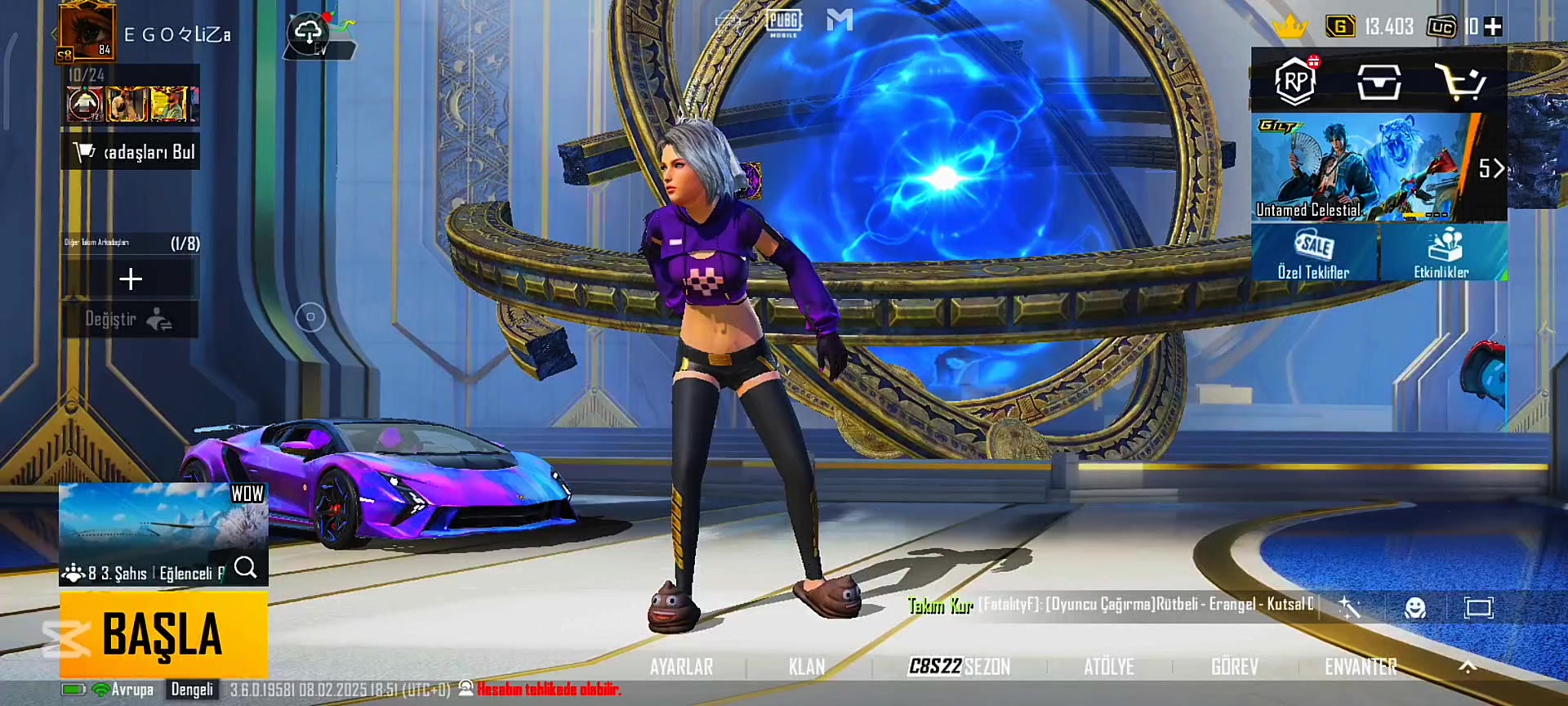Open the shopping cart store
Screen dimensions: 1568x706
[1460, 82]
